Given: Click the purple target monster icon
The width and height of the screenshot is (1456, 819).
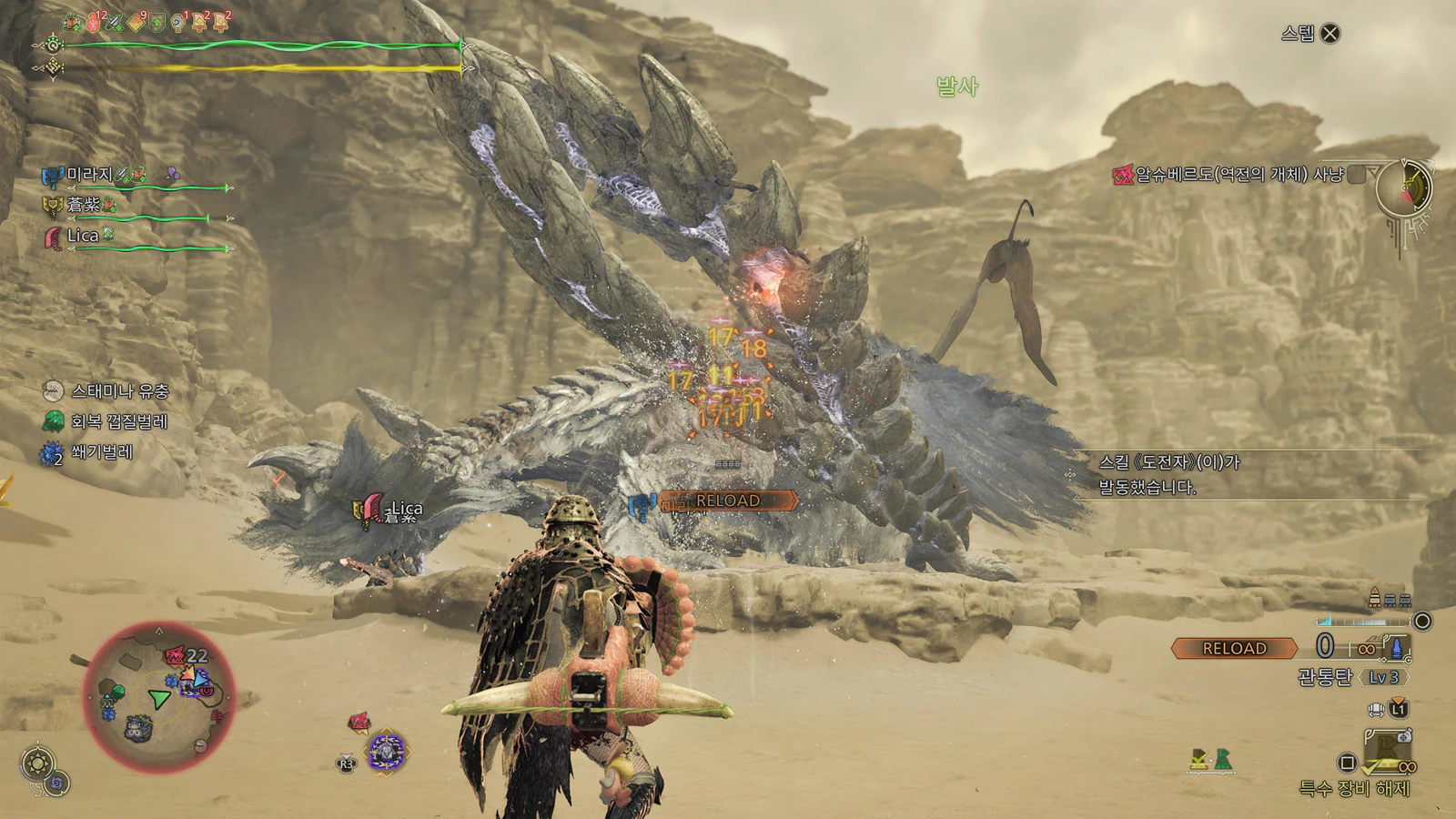Looking at the screenshot, I should (387, 753).
